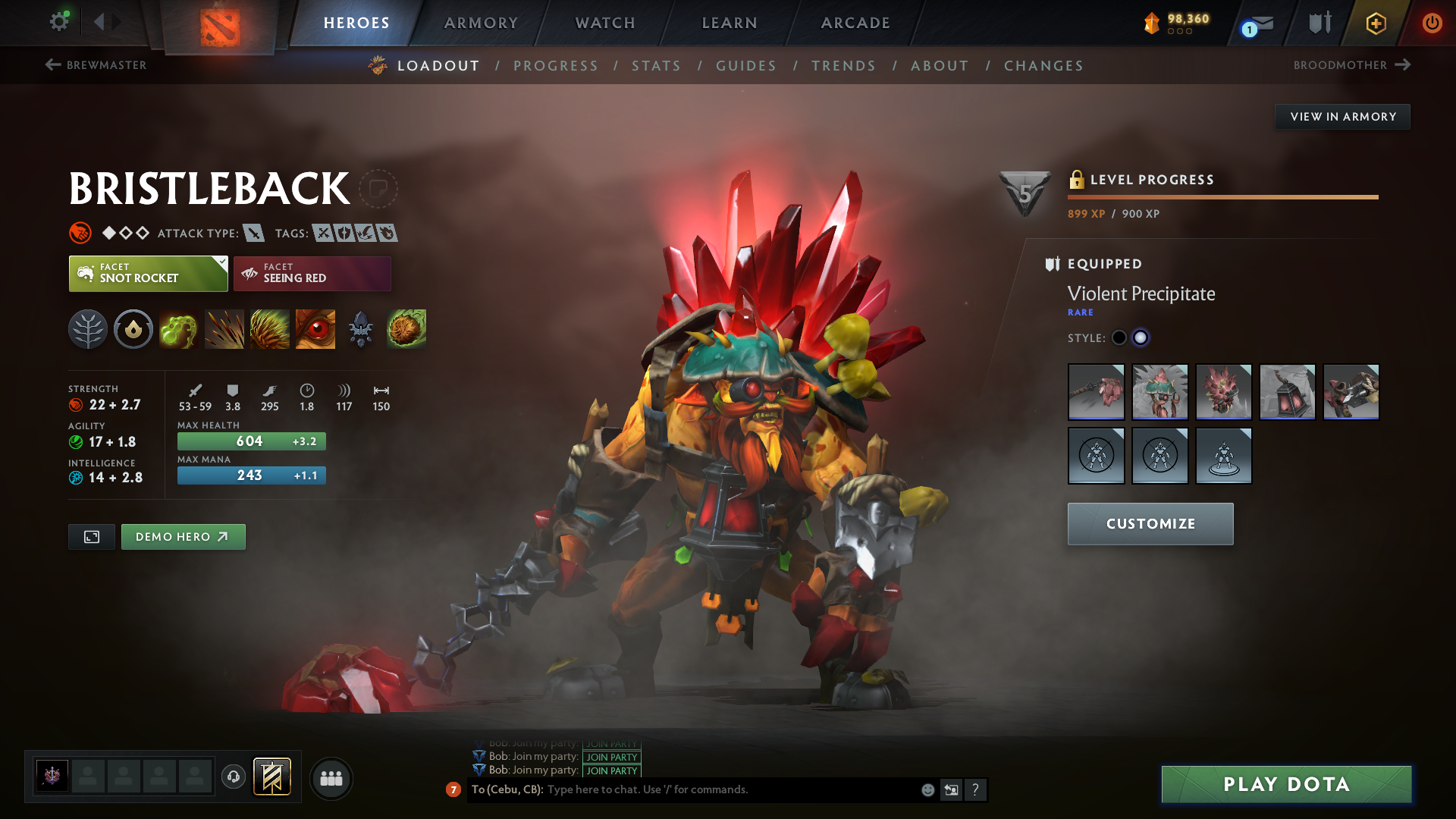Click the chat input field

(x=728, y=790)
